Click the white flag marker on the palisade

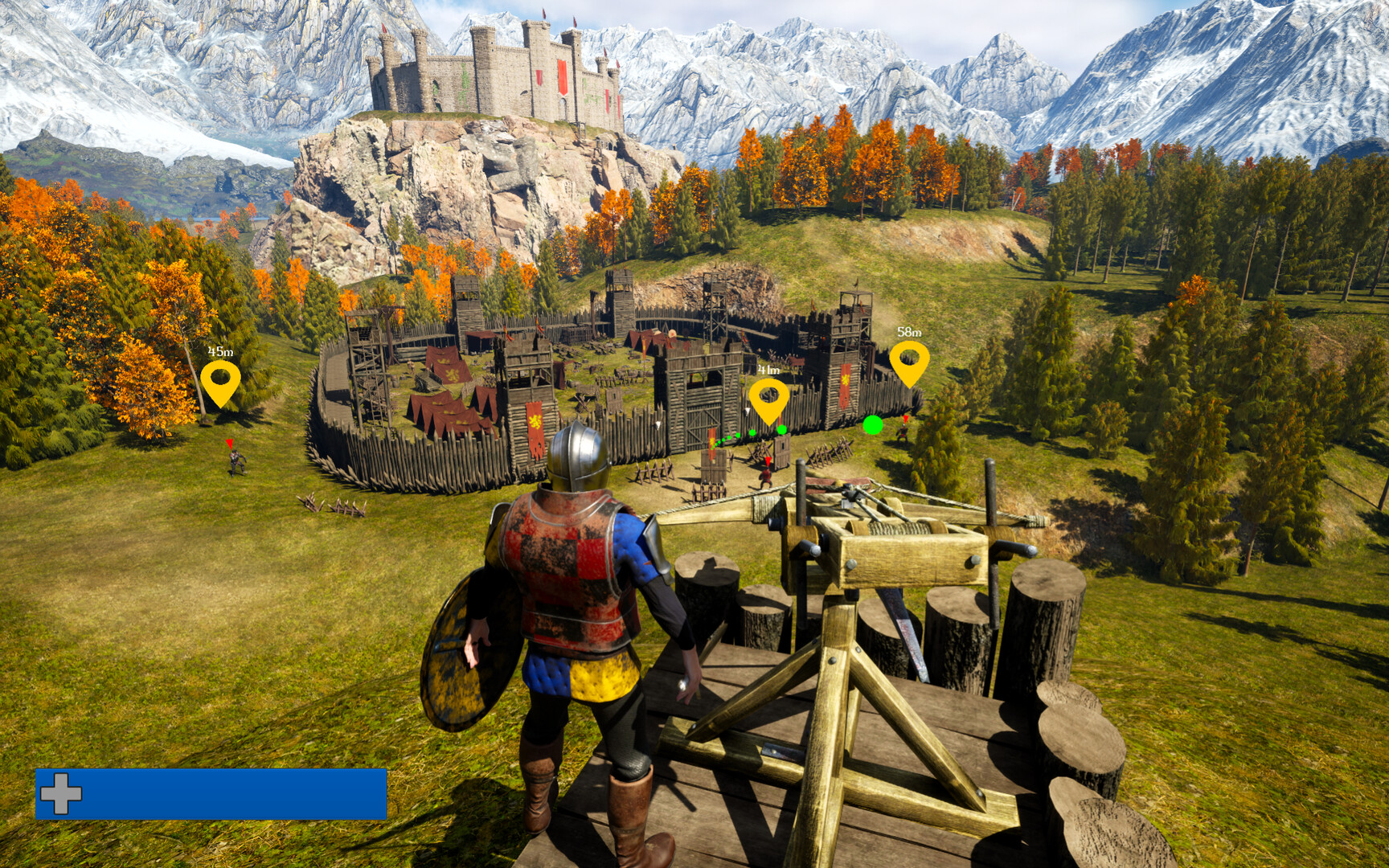[x=747, y=411]
